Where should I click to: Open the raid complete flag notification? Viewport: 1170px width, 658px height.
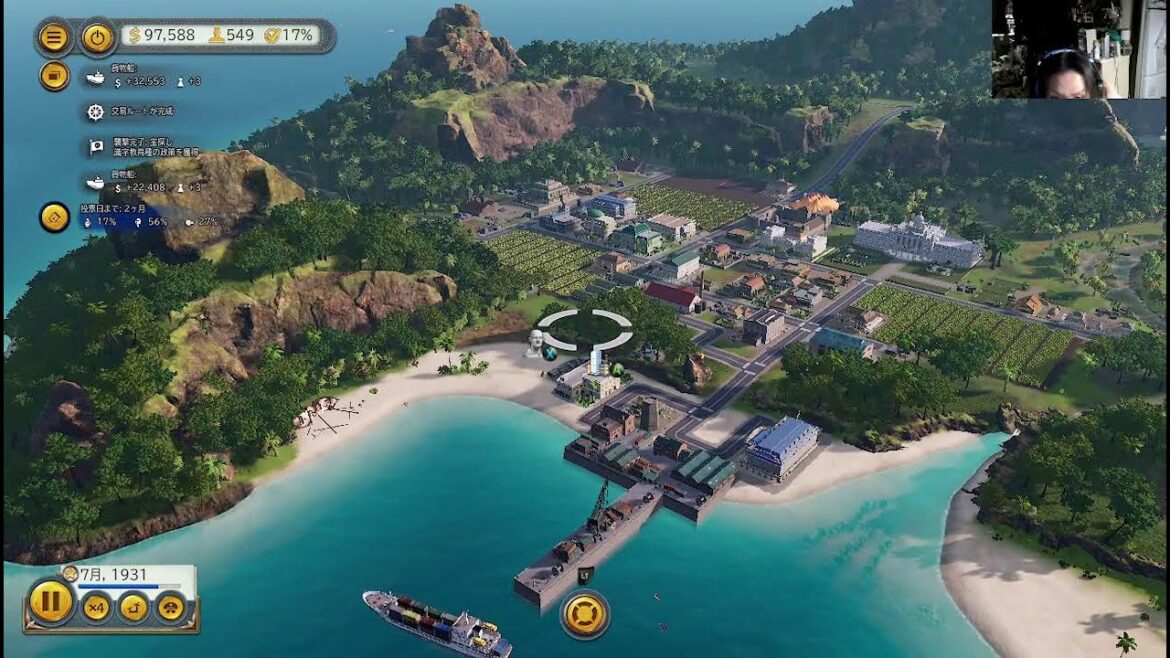click(x=97, y=146)
